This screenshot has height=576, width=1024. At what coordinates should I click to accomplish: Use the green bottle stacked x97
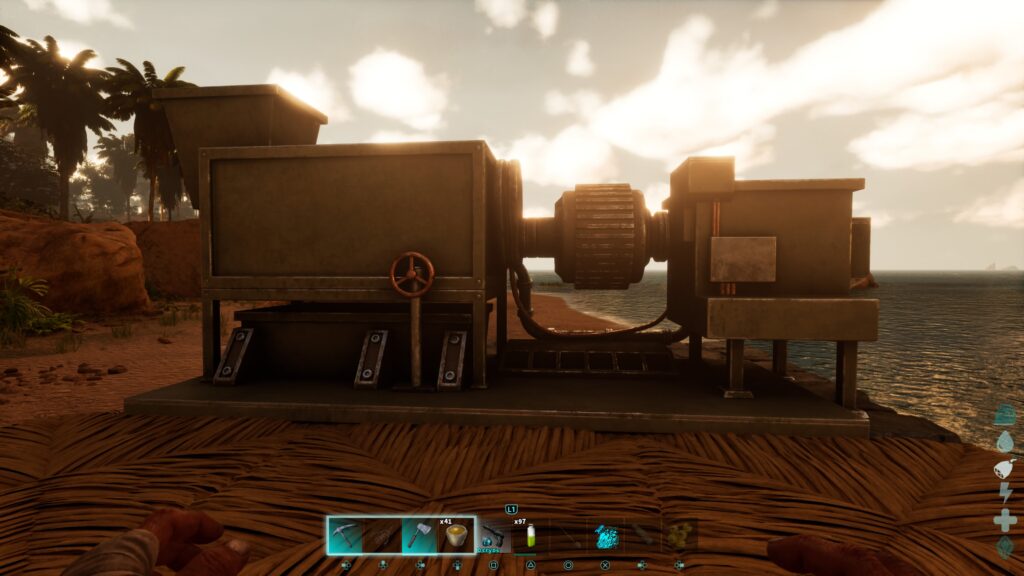(x=530, y=536)
